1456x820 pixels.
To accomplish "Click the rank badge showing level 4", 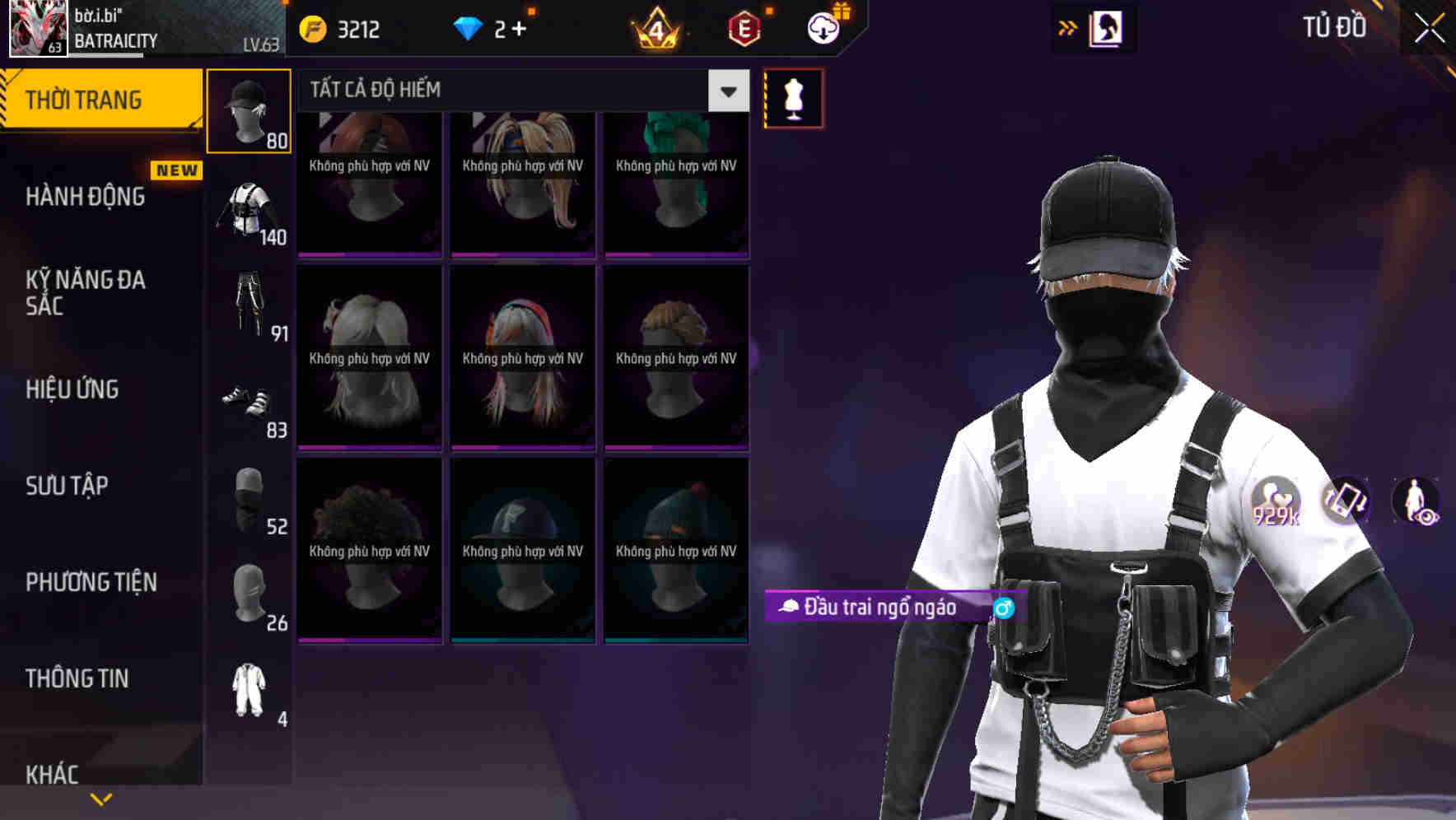I will pyautogui.click(x=656, y=29).
